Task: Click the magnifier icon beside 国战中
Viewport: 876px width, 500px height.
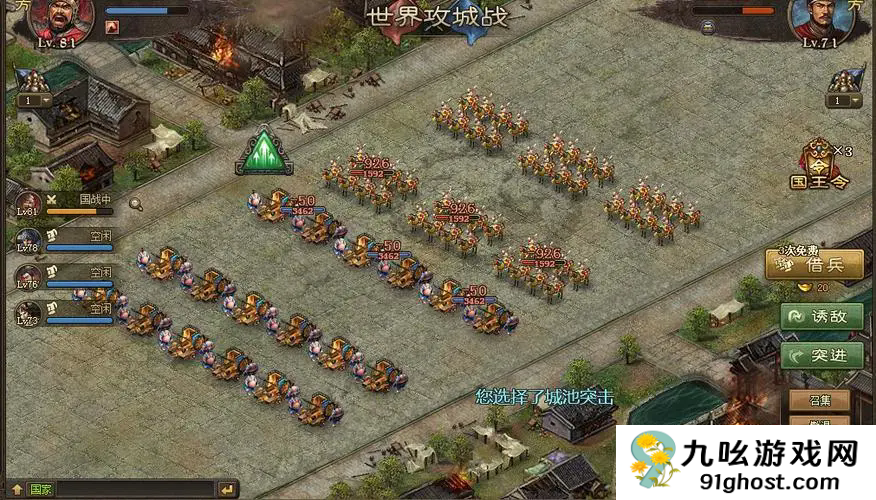Action: point(135,204)
